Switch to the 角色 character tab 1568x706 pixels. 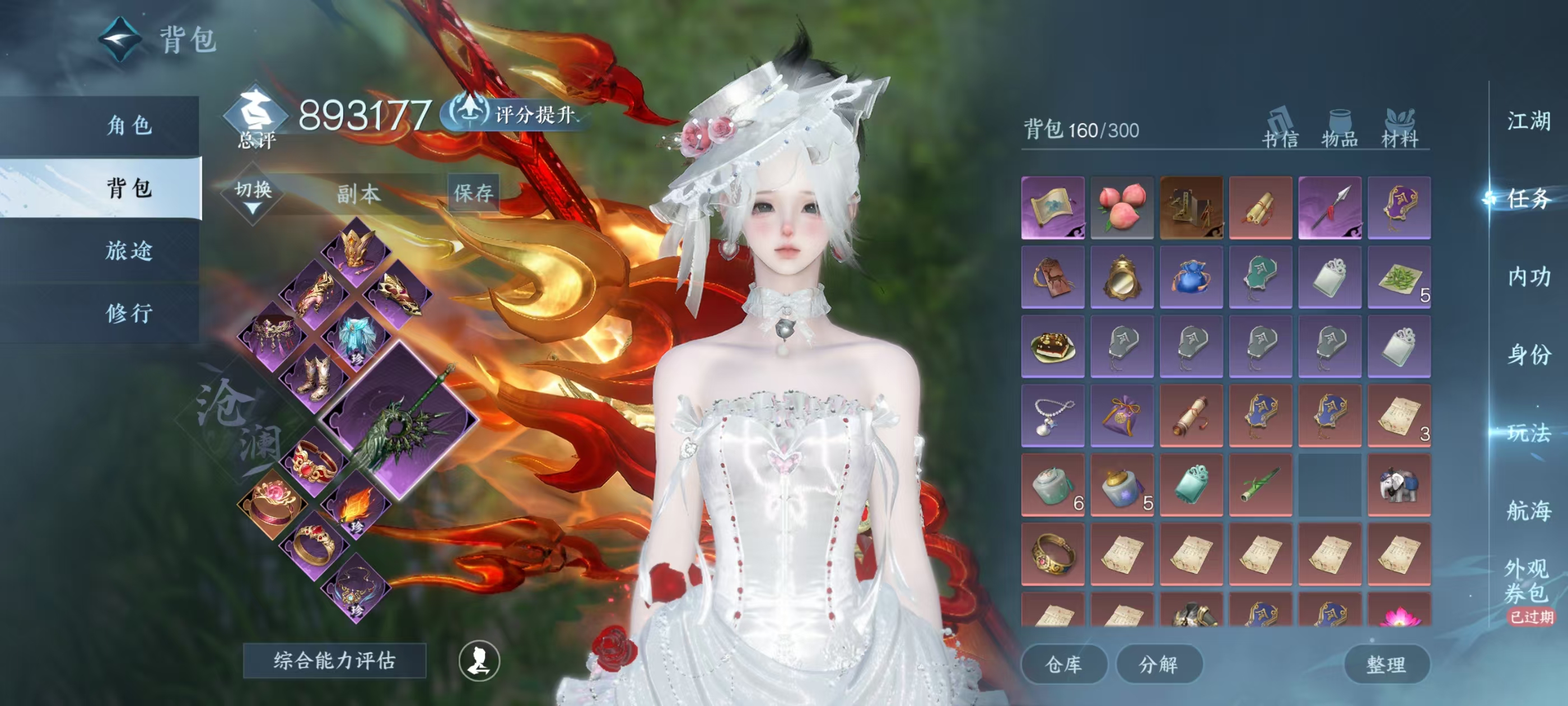pyautogui.click(x=128, y=126)
